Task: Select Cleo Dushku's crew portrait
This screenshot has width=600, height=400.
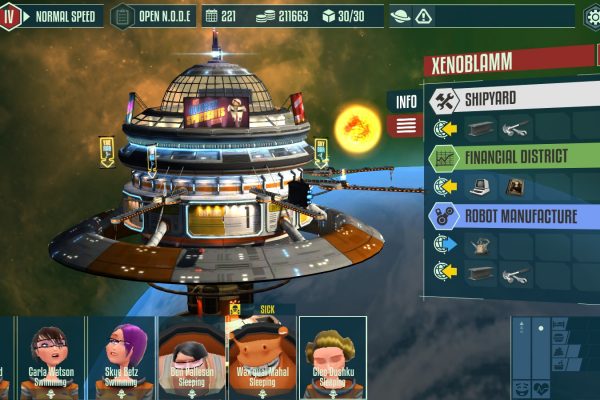Action: click(x=333, y=355)
